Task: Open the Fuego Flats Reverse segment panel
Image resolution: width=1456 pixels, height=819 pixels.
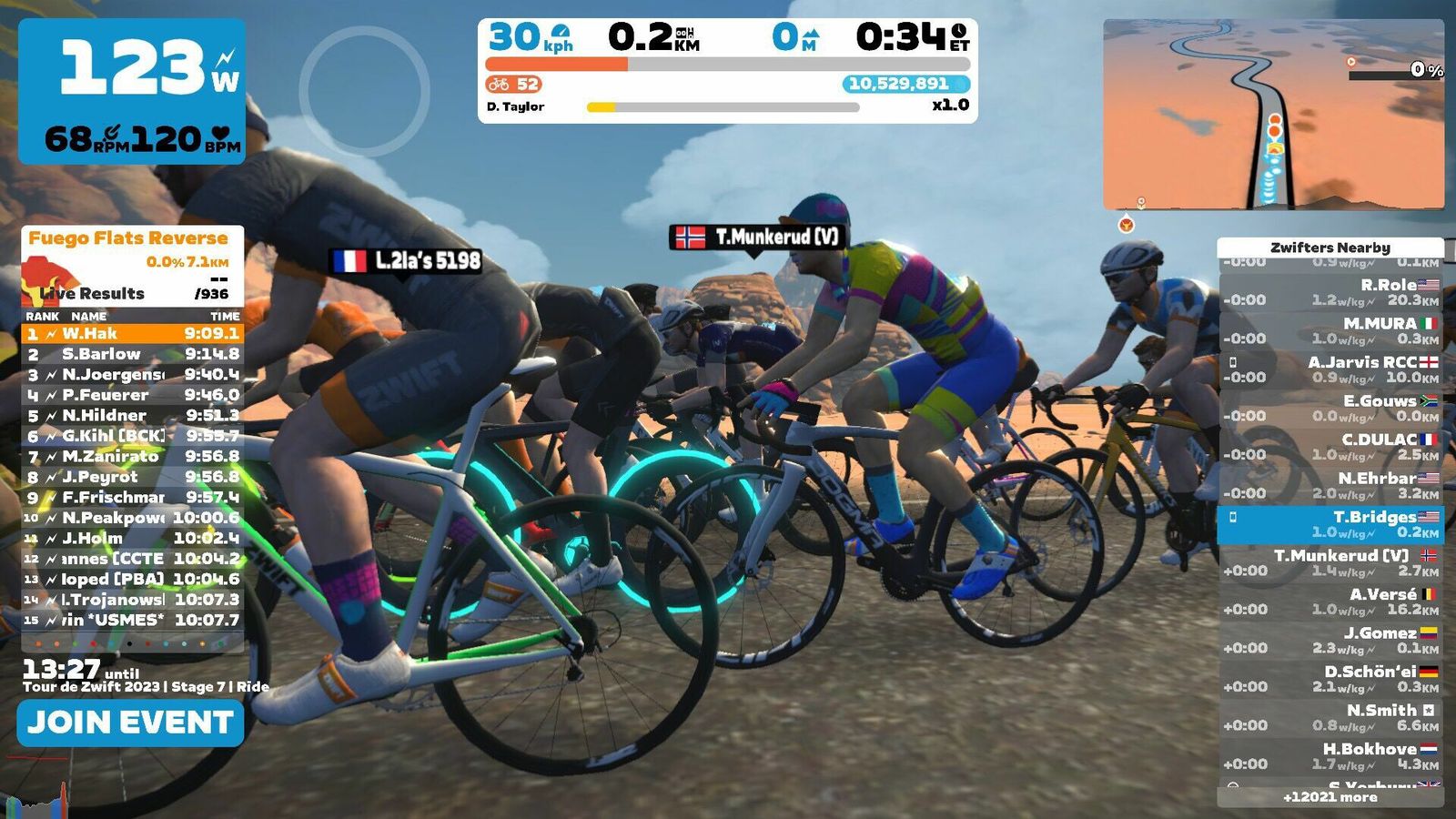Action: point(132,264)
